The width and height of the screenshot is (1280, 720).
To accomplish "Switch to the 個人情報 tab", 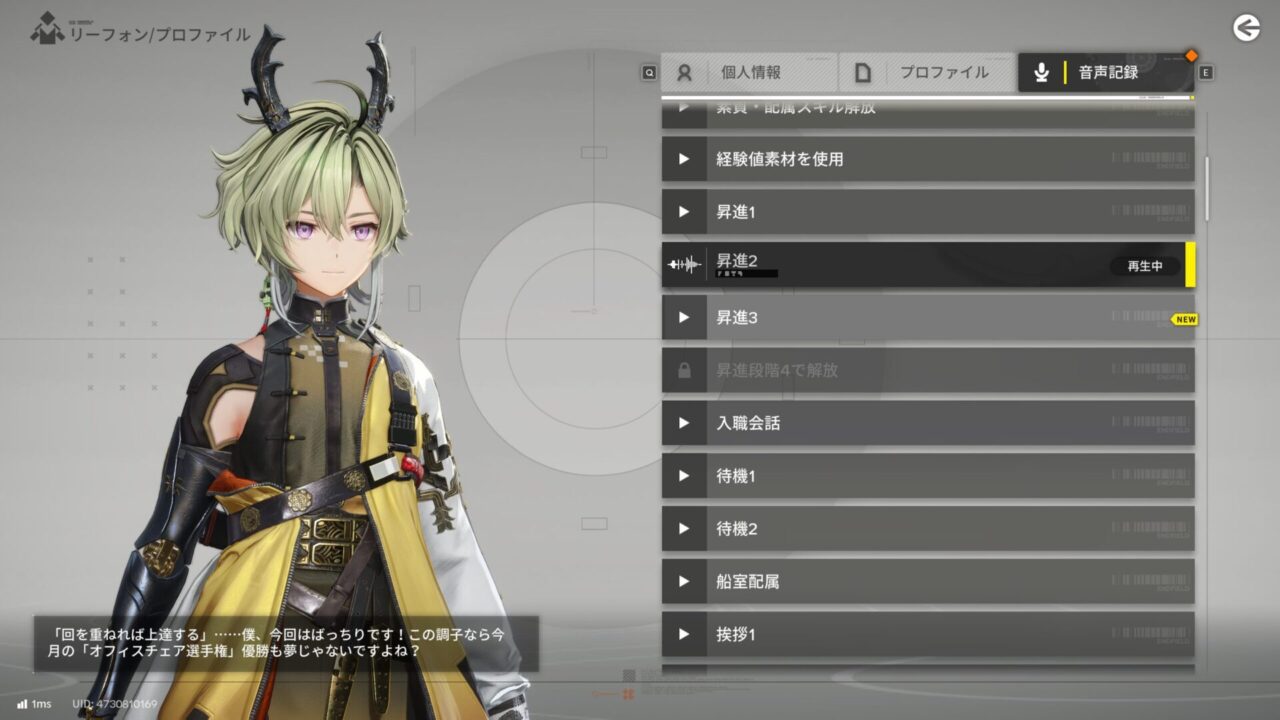I will click(748, 73).
